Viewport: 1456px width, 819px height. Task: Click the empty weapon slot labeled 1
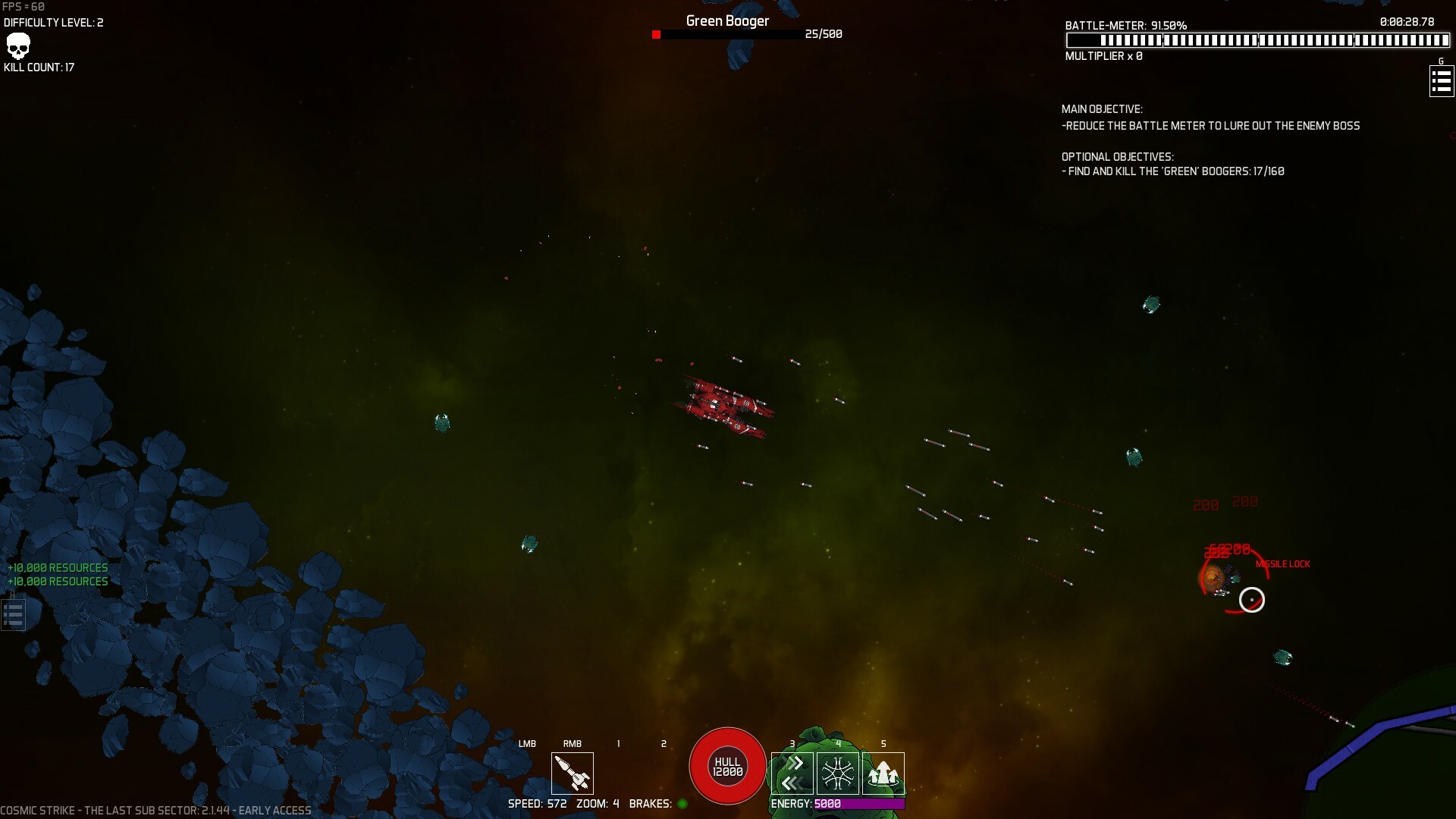pyautogui.click(x=620, y=773)
